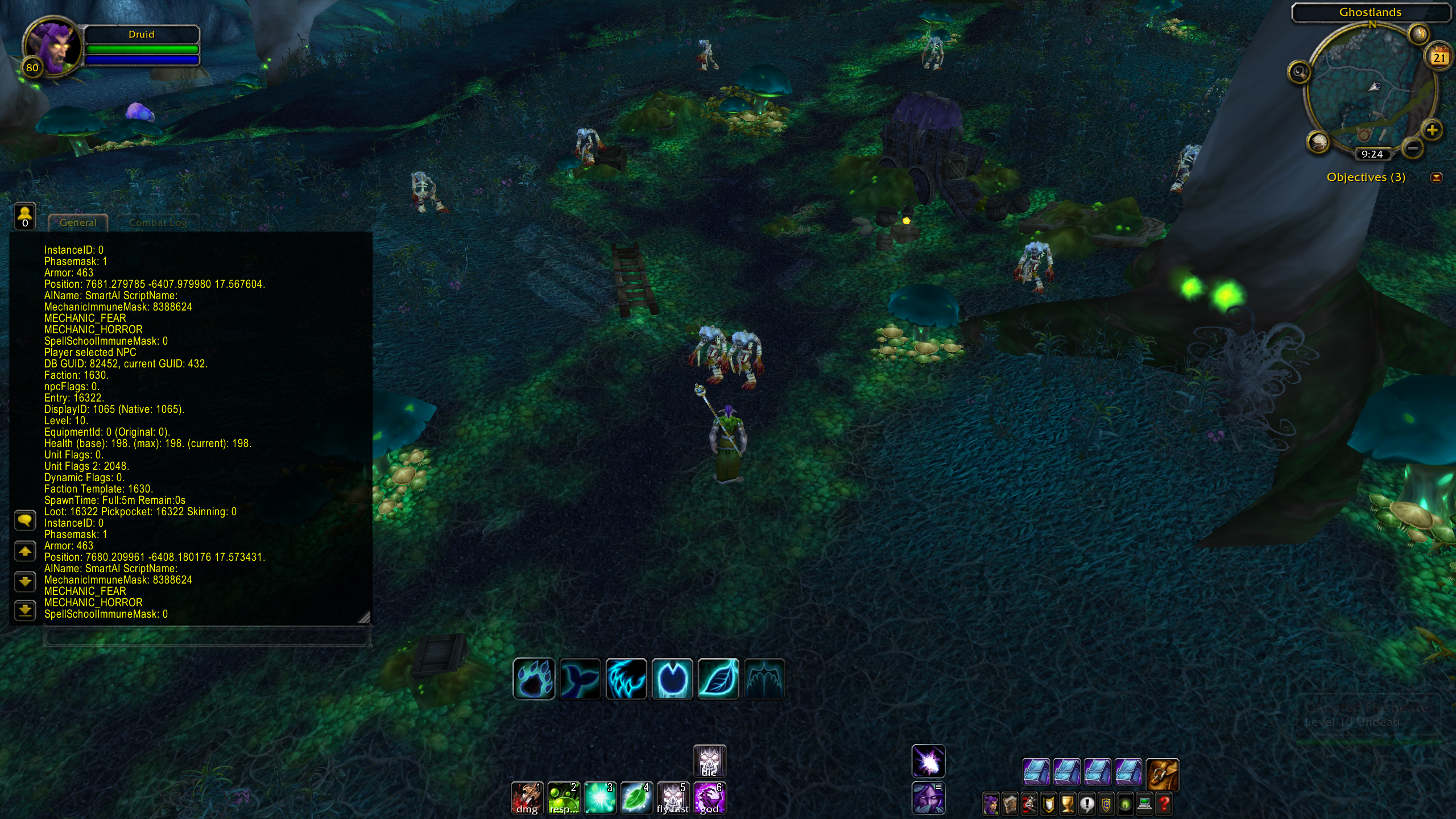Click the Druid player portrait frame
This screenshot has height=819, width=1456.
[x=52, y=47]
